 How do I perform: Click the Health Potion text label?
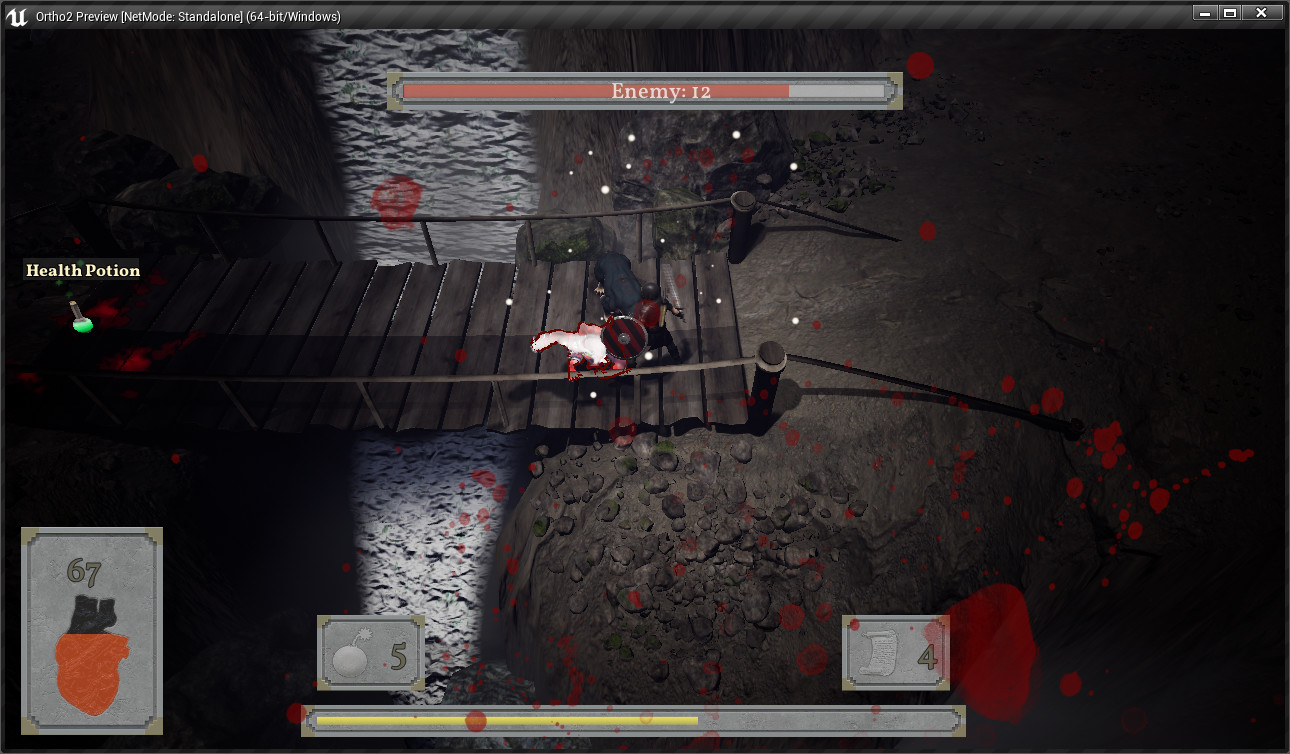coord(83,270)
